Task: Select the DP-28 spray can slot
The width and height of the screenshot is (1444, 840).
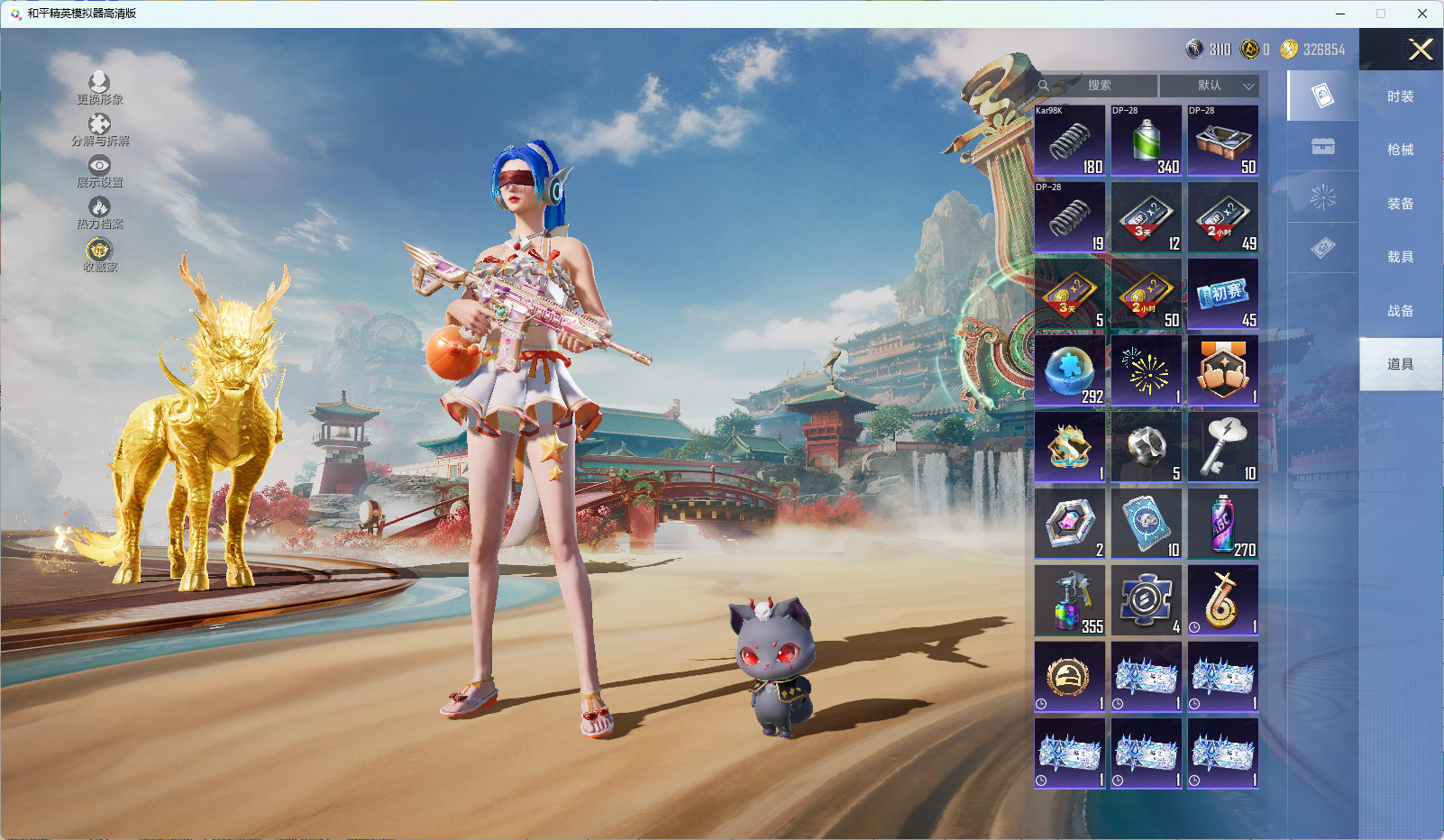Action: coord(1147,141)
